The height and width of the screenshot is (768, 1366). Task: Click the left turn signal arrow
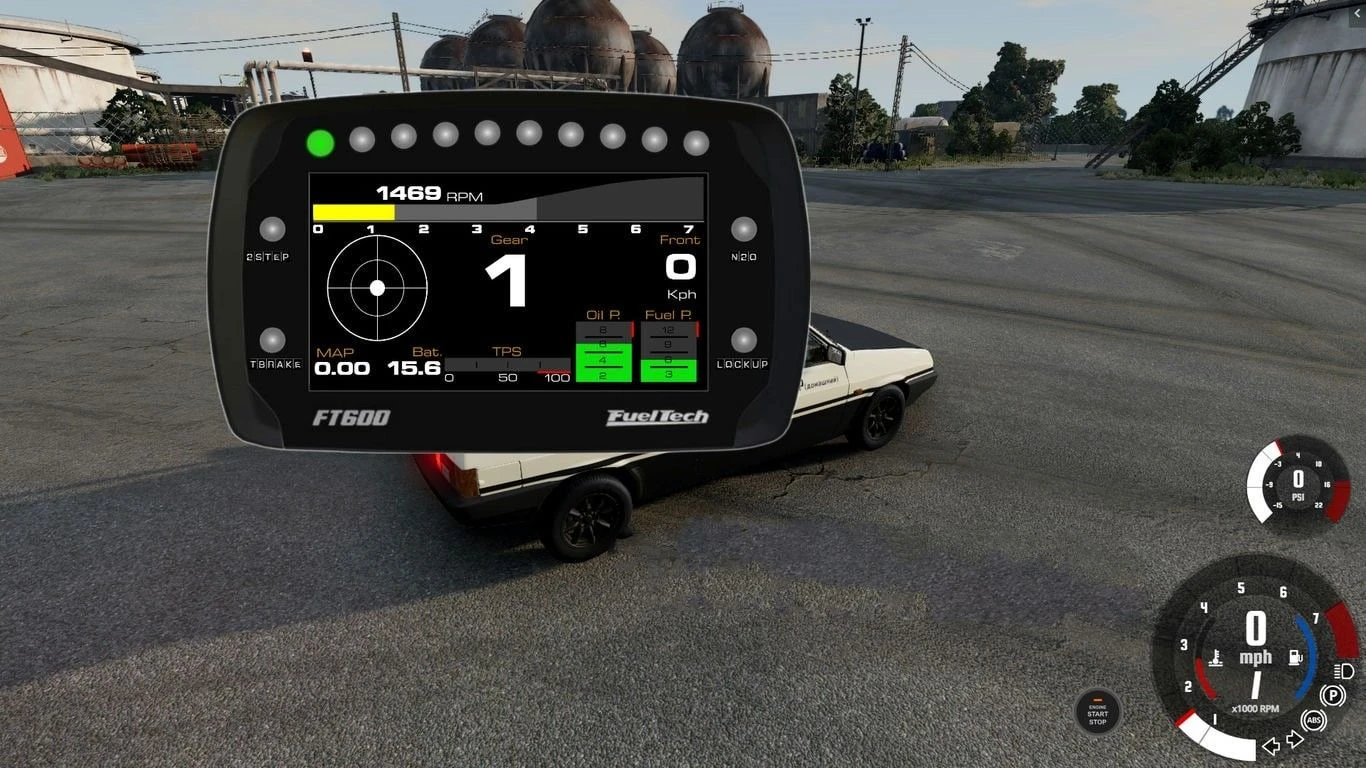(1272, 745)
